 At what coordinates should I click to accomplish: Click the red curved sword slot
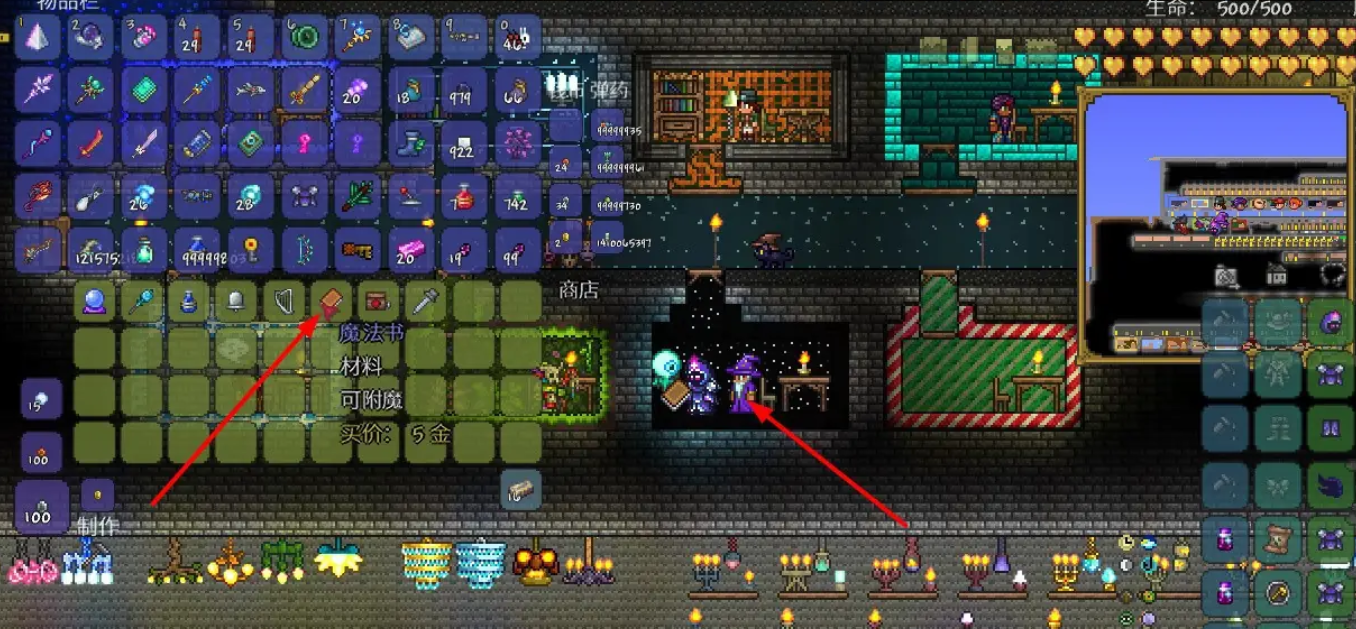click(91, 144)
